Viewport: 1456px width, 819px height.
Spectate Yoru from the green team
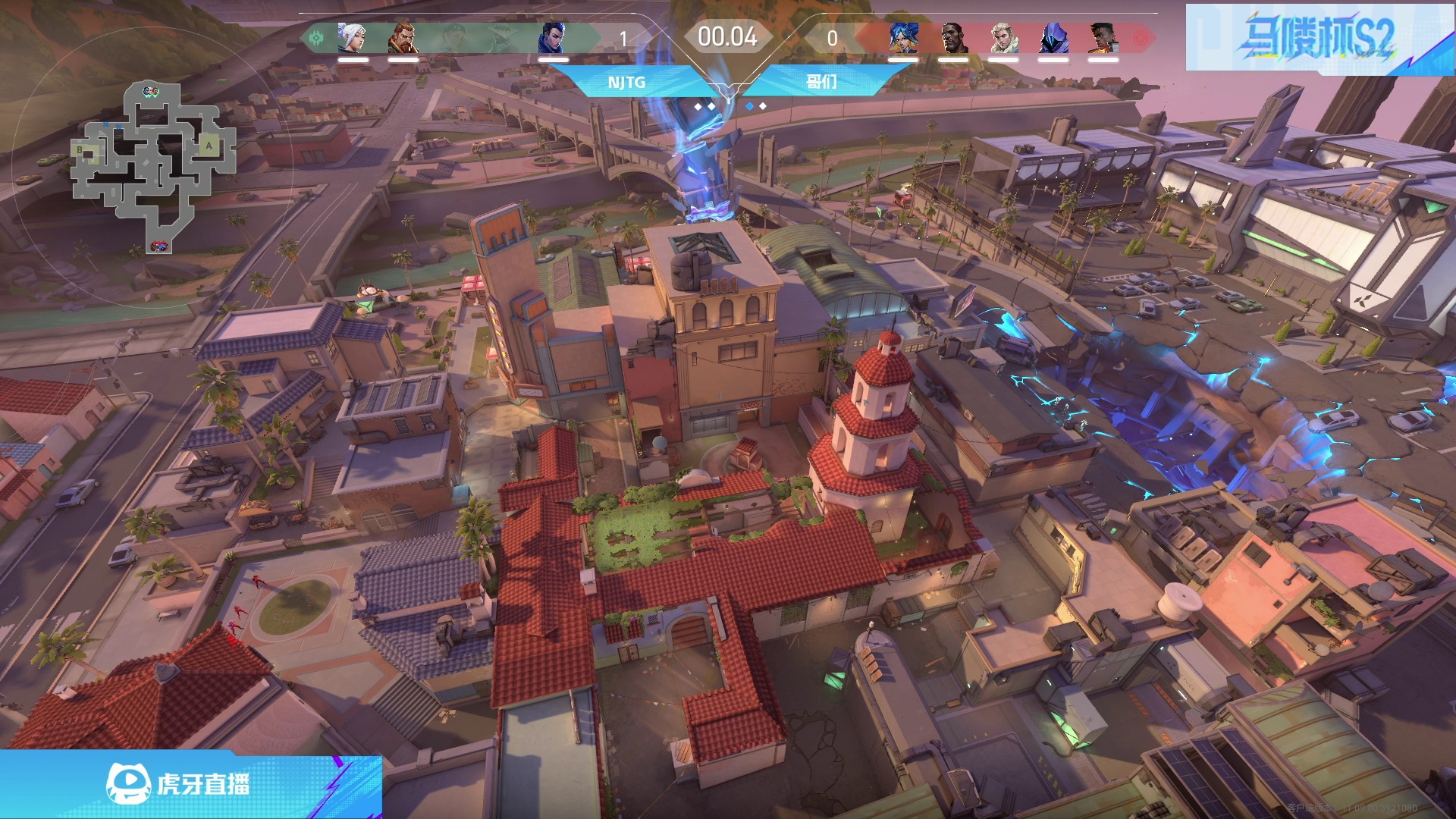(x=553, y=38)
